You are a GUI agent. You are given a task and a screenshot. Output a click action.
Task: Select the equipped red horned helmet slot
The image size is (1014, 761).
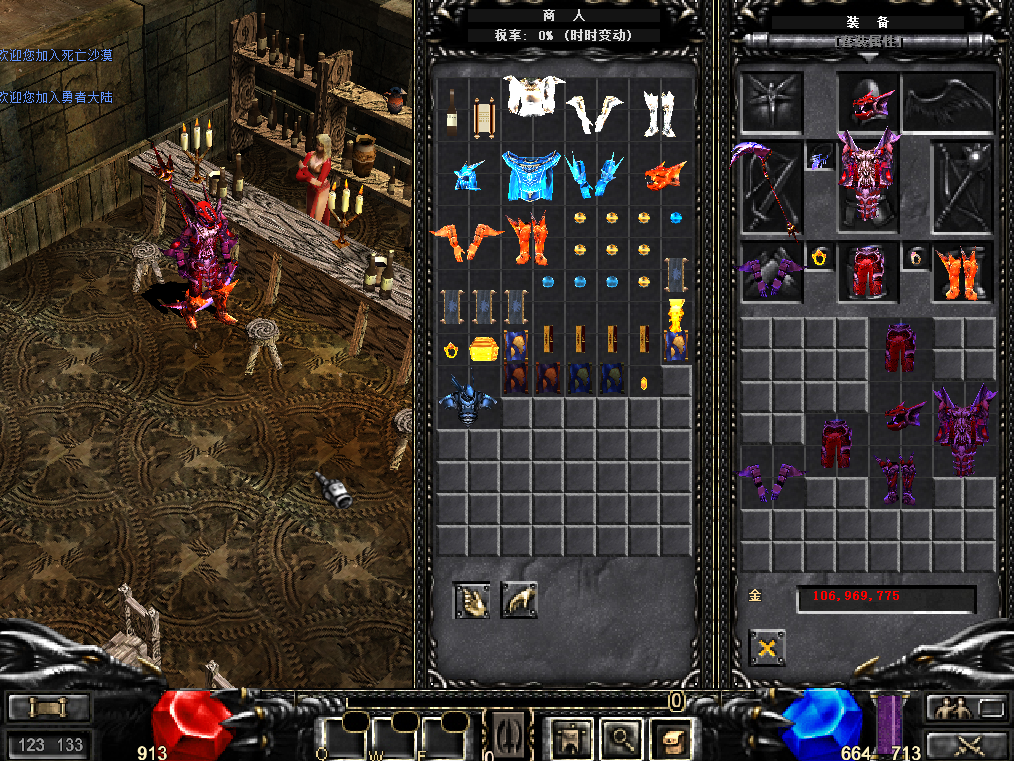pos(867,102)
